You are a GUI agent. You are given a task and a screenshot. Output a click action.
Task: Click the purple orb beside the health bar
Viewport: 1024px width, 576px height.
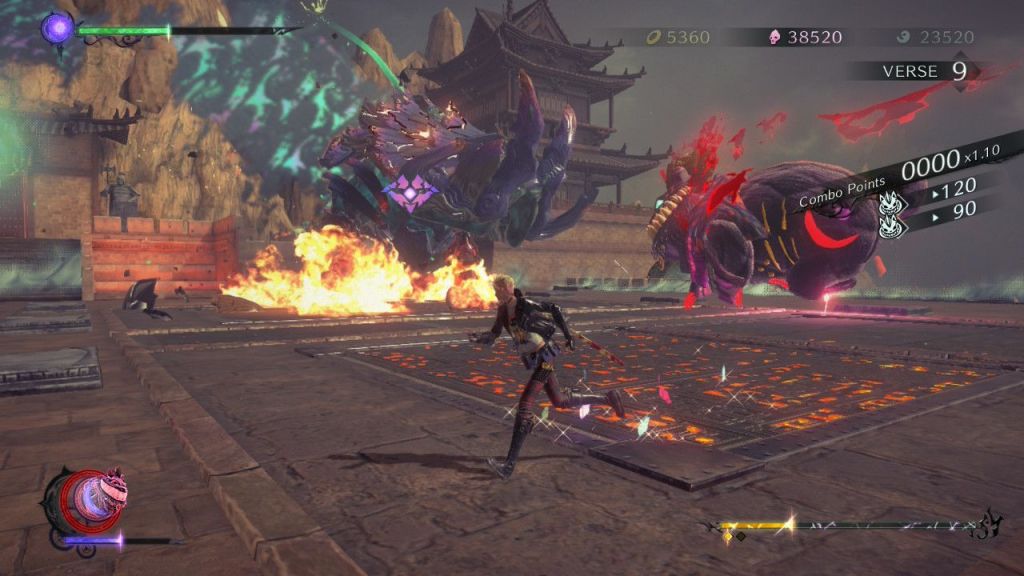(x=57, y=27)
